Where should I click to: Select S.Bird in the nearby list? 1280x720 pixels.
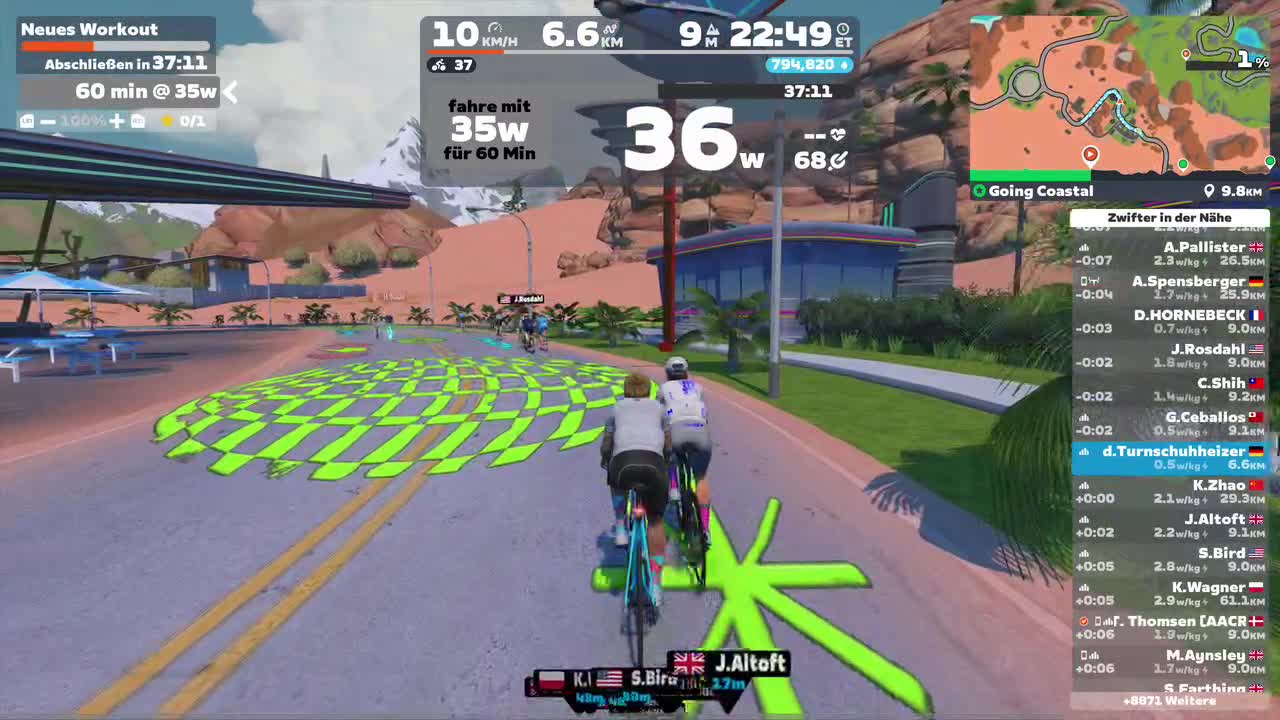coord(1170,560)
